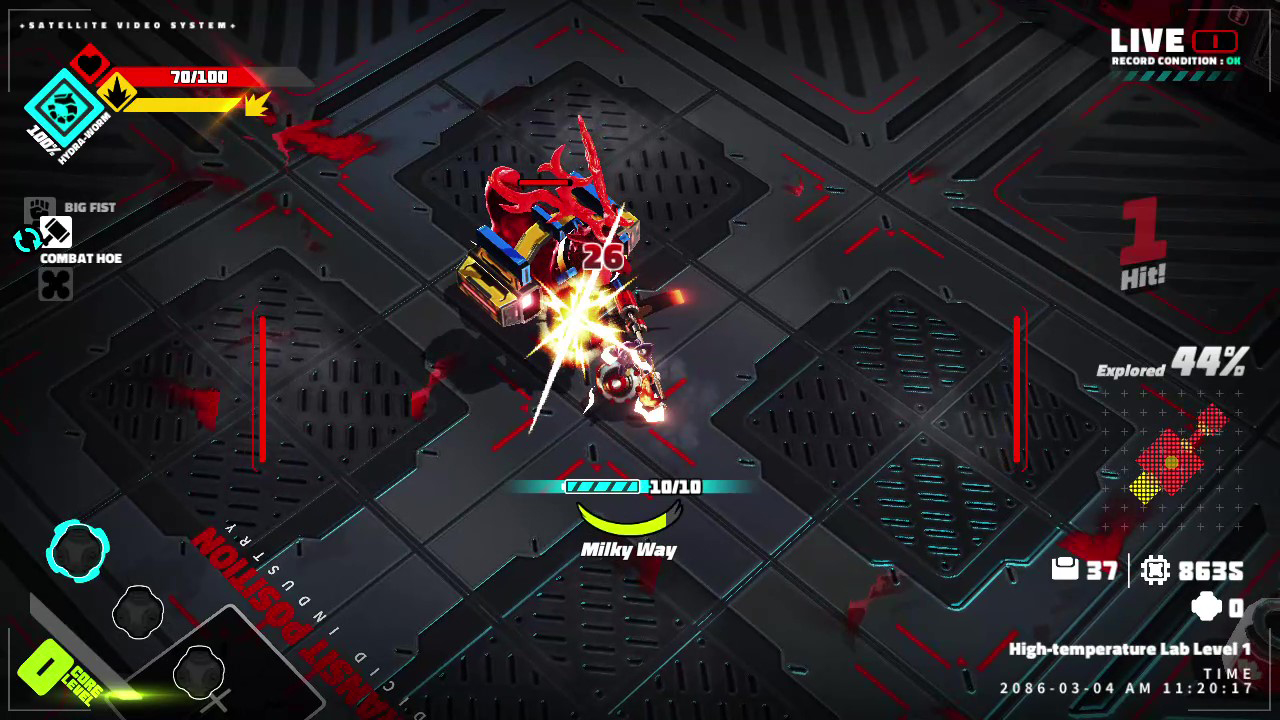The width and height of the screenshot is (1280, 720).
Task: Click the RECORD CONDITION: OK status
Action: point(1176,60)
